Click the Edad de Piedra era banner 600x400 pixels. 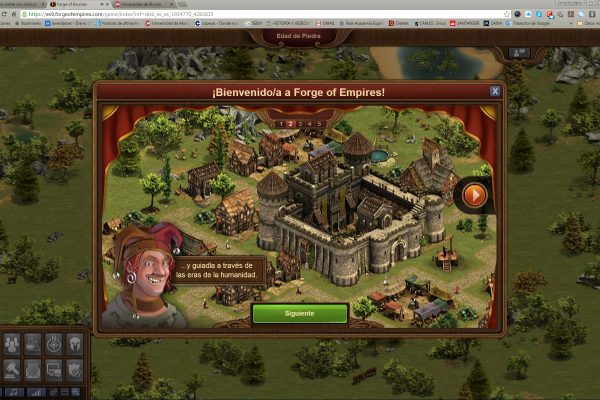[x=300, y=37]
